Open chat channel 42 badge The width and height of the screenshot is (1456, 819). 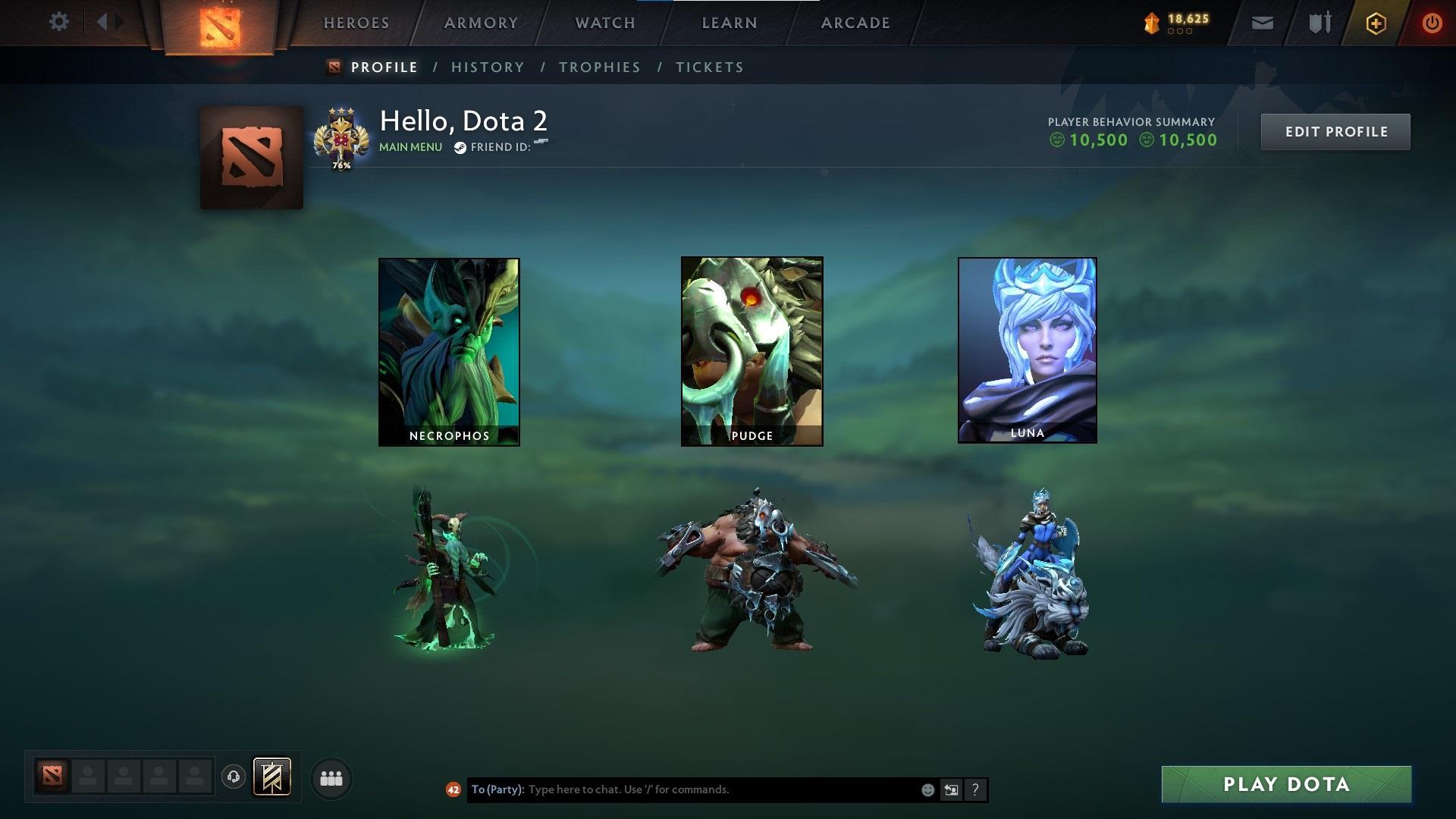point(453,789)
